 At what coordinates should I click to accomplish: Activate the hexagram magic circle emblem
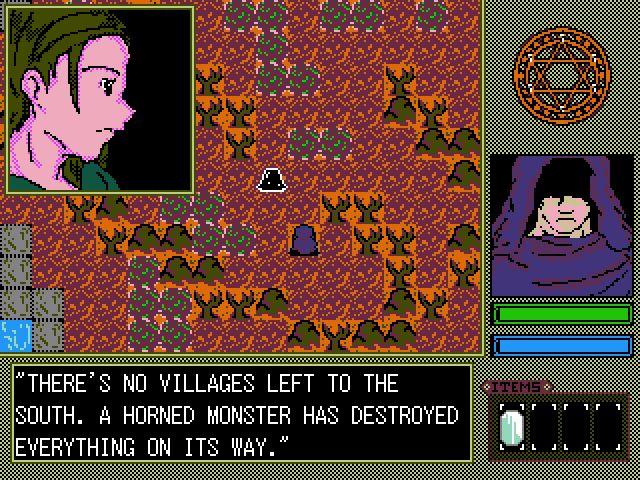[x=560, y=72]
